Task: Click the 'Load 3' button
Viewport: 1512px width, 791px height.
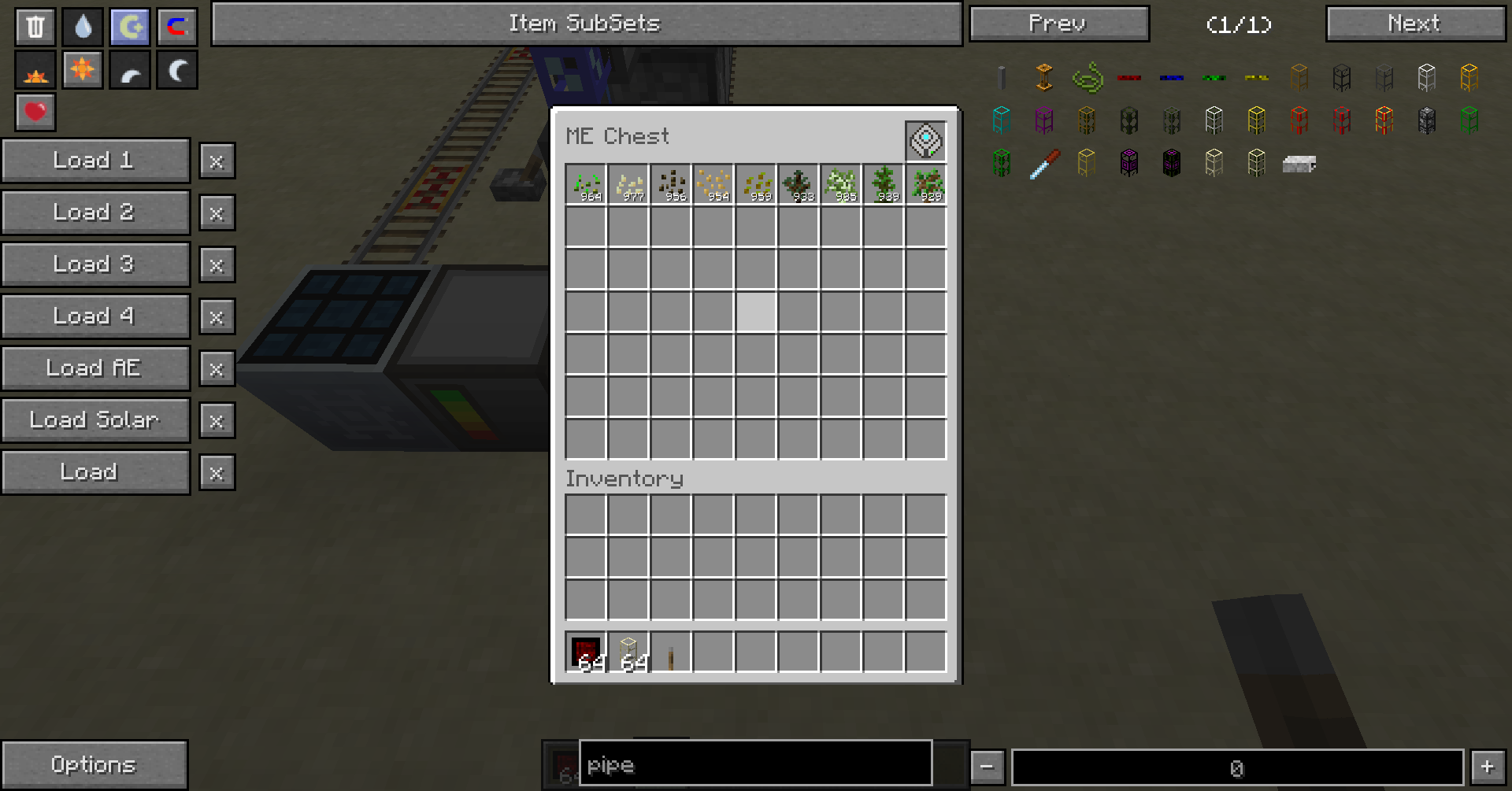Action: (x=95, y=264)
